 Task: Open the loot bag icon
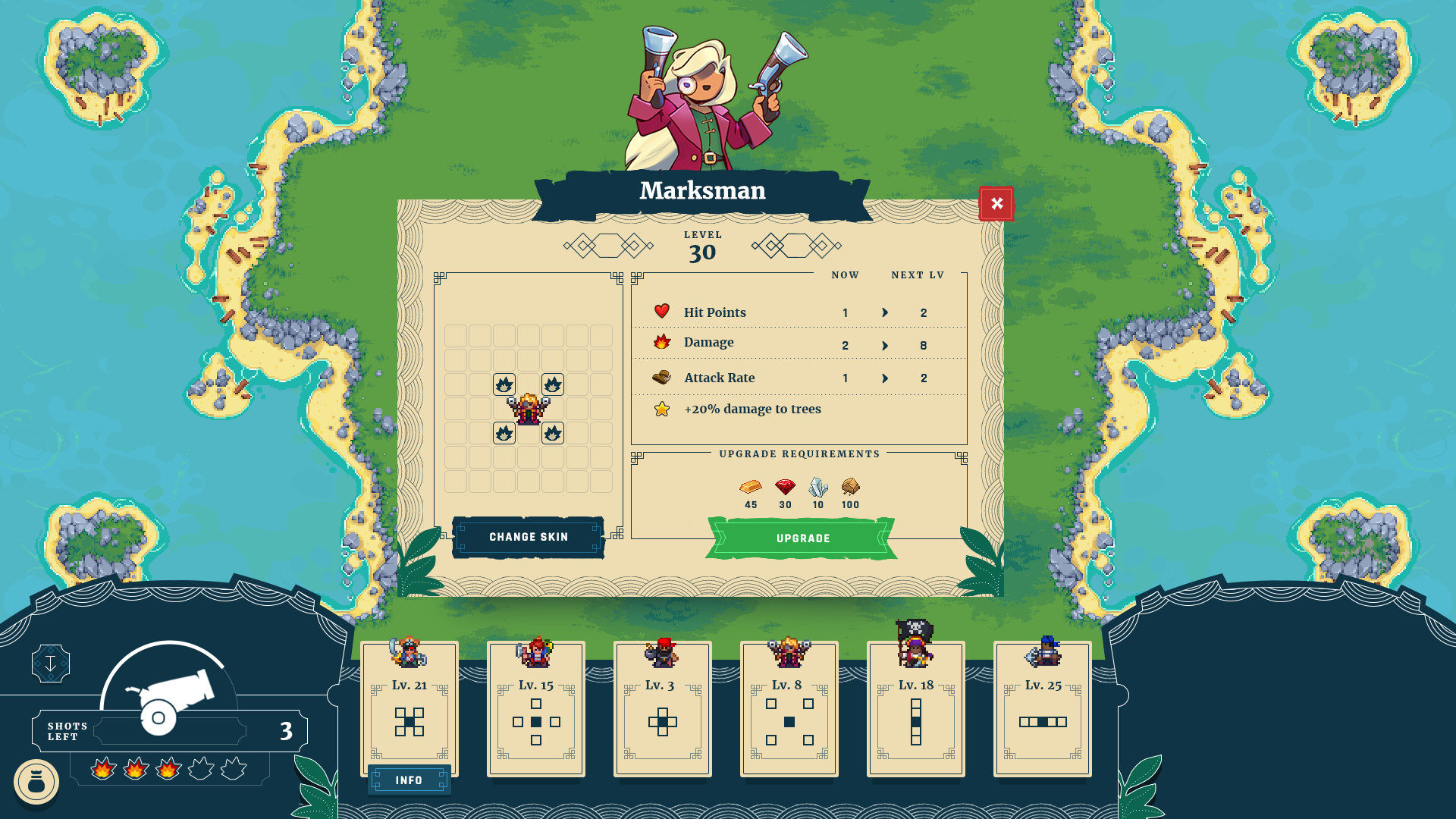36,782
